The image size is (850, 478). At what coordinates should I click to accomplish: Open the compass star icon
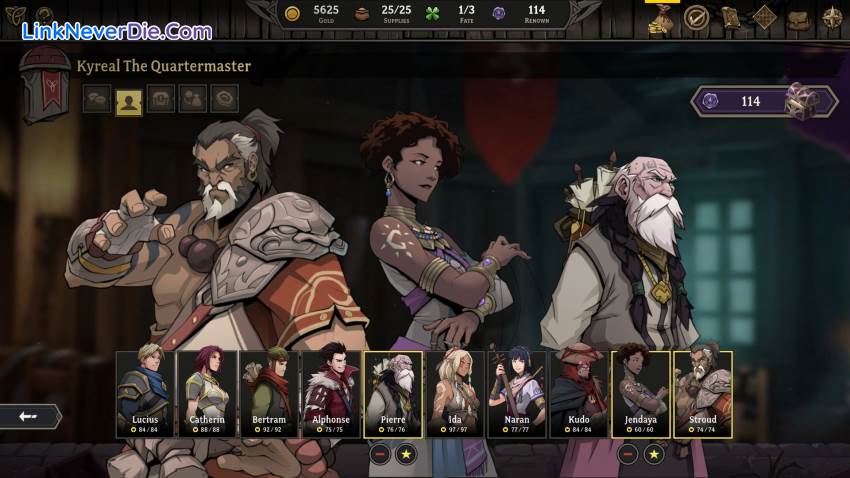click(832, 17)
